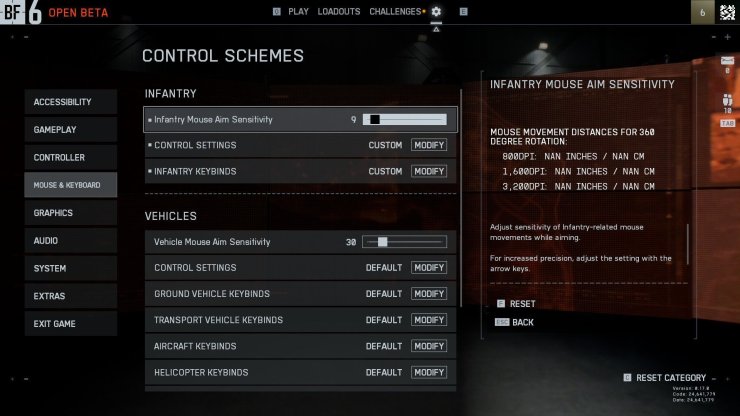This screenshot has height=416, width=740.
Task: Modify the Helicopter Keybinds
Action: [x=429, y=373]
